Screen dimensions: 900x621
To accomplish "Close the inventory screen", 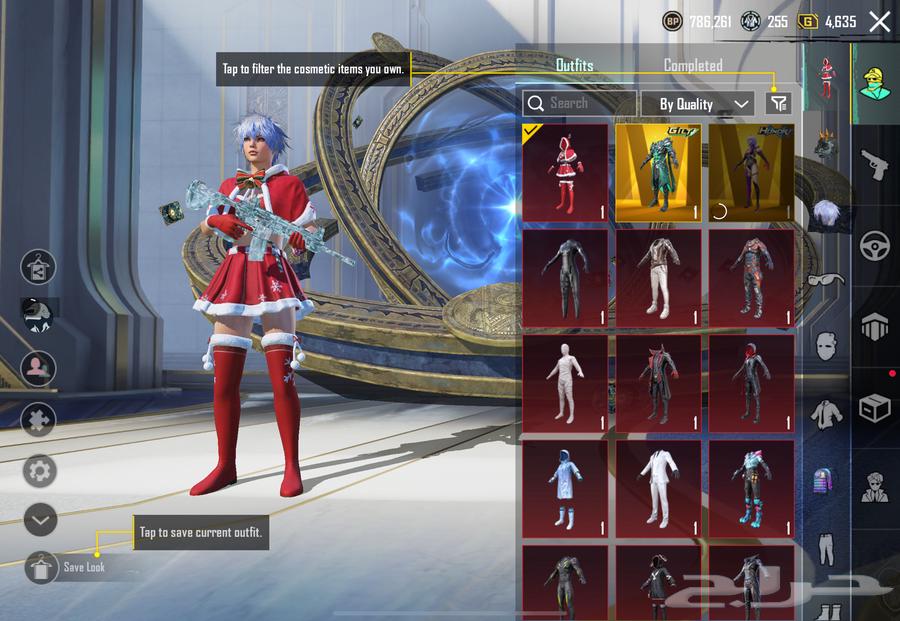I will coord(879,21).
